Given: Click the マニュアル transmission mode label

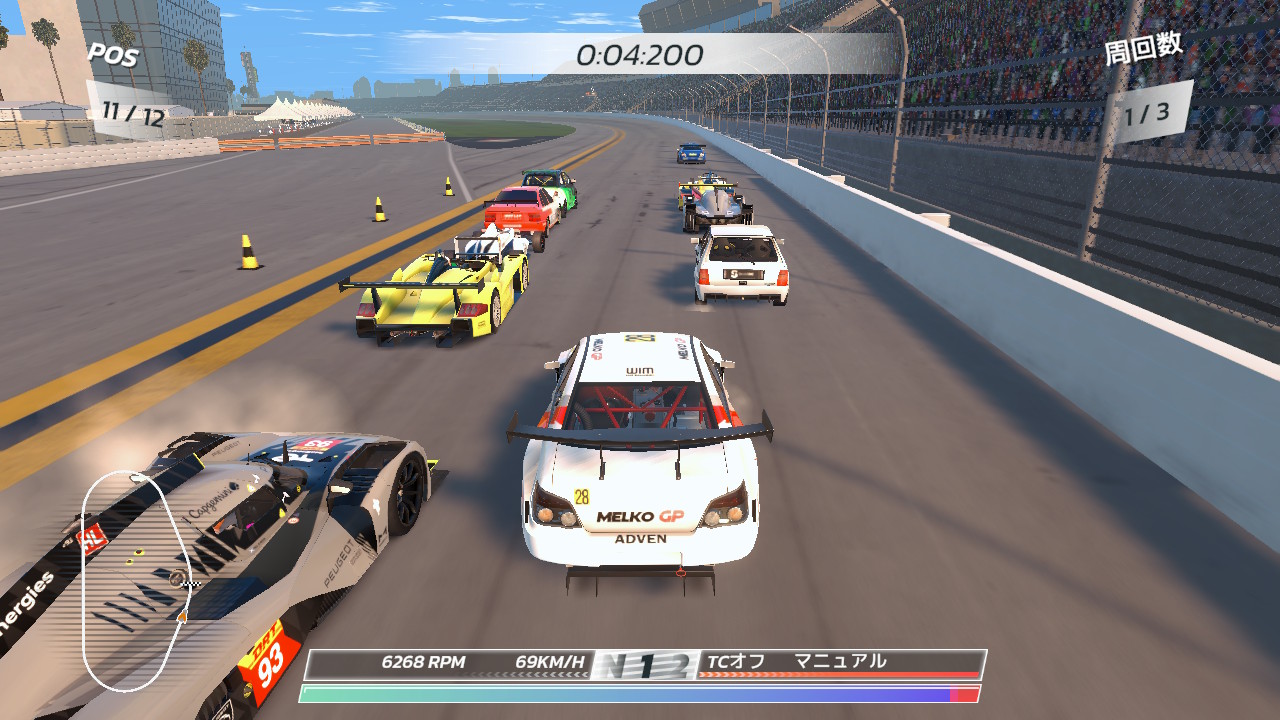Looking at the screenshot, I should click(840, 661).
